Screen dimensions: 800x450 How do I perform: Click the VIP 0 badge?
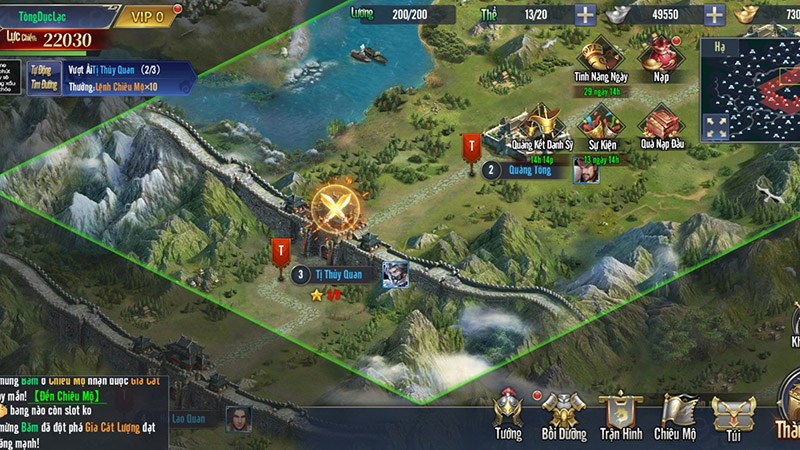(x=146, y=16)
